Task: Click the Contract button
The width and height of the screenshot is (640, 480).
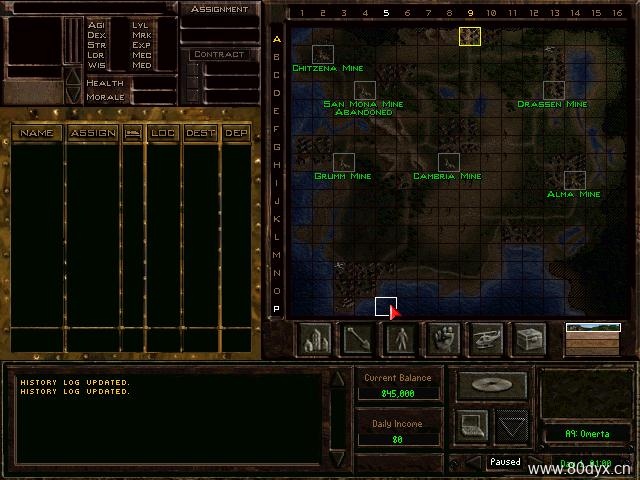Action: pos(219,55)
